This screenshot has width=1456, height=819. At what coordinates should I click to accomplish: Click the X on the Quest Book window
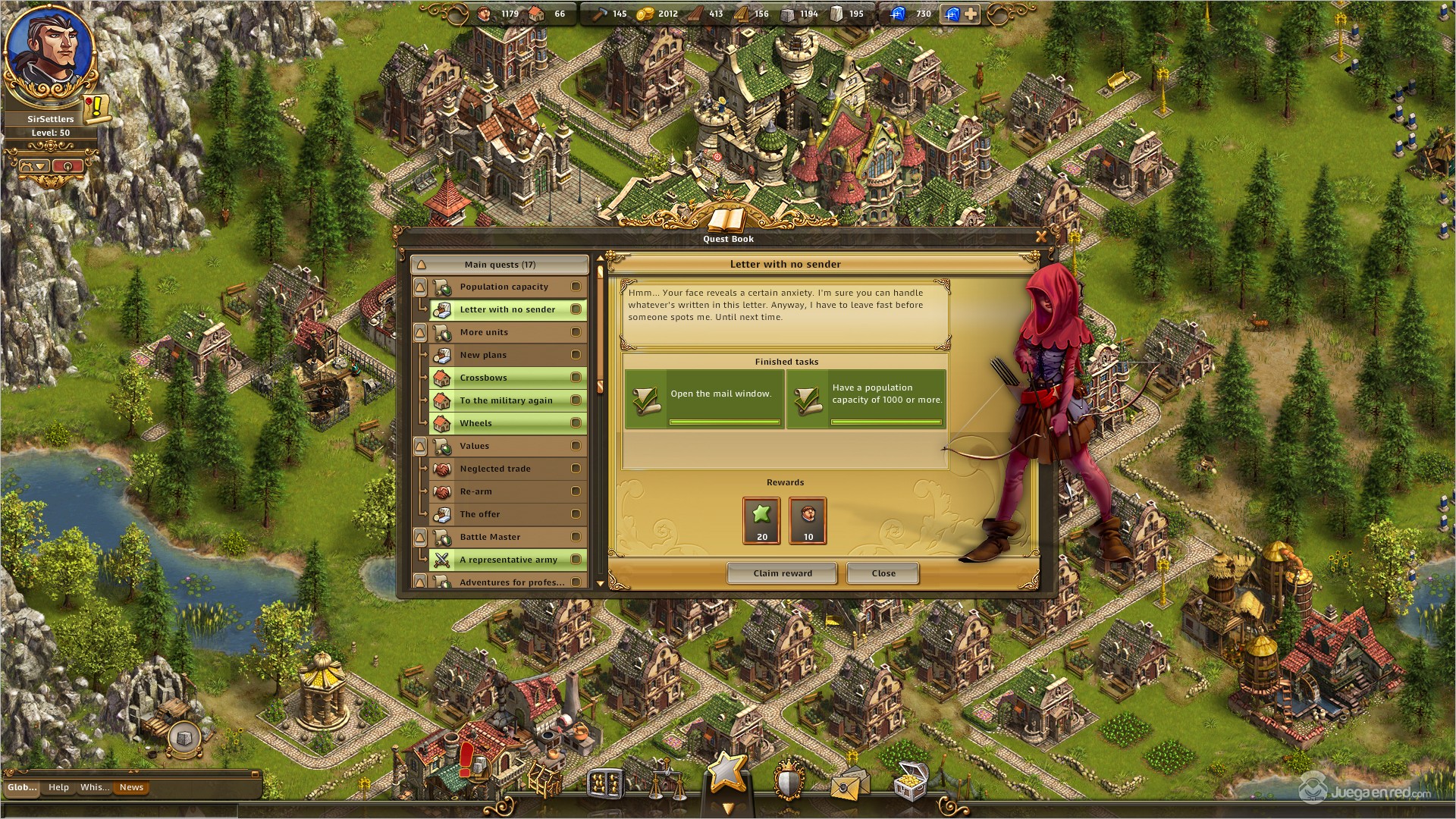[x=1041, y=237]
